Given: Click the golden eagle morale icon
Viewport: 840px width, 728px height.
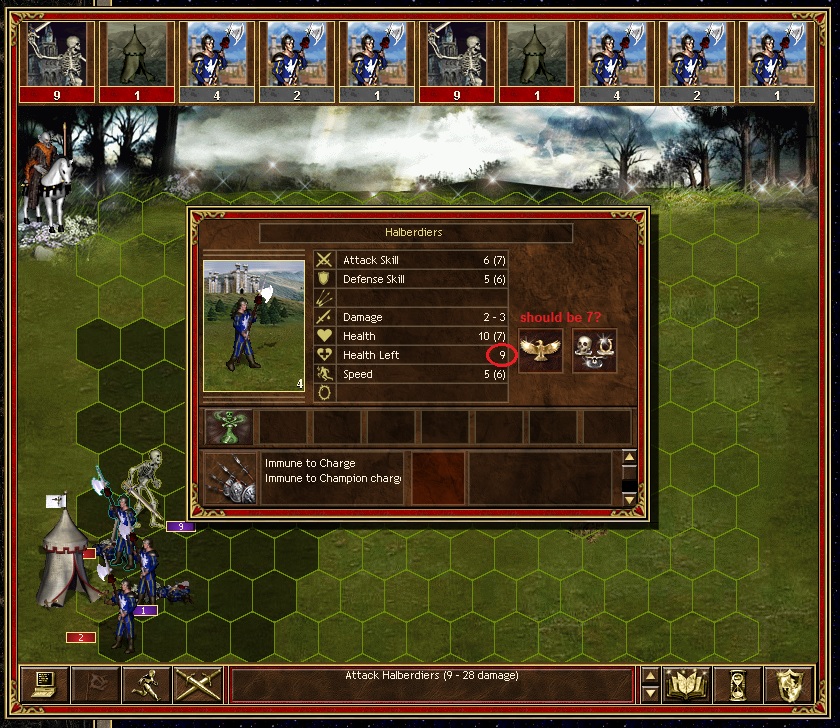Looking at the screenshot, I should [540, 351].
